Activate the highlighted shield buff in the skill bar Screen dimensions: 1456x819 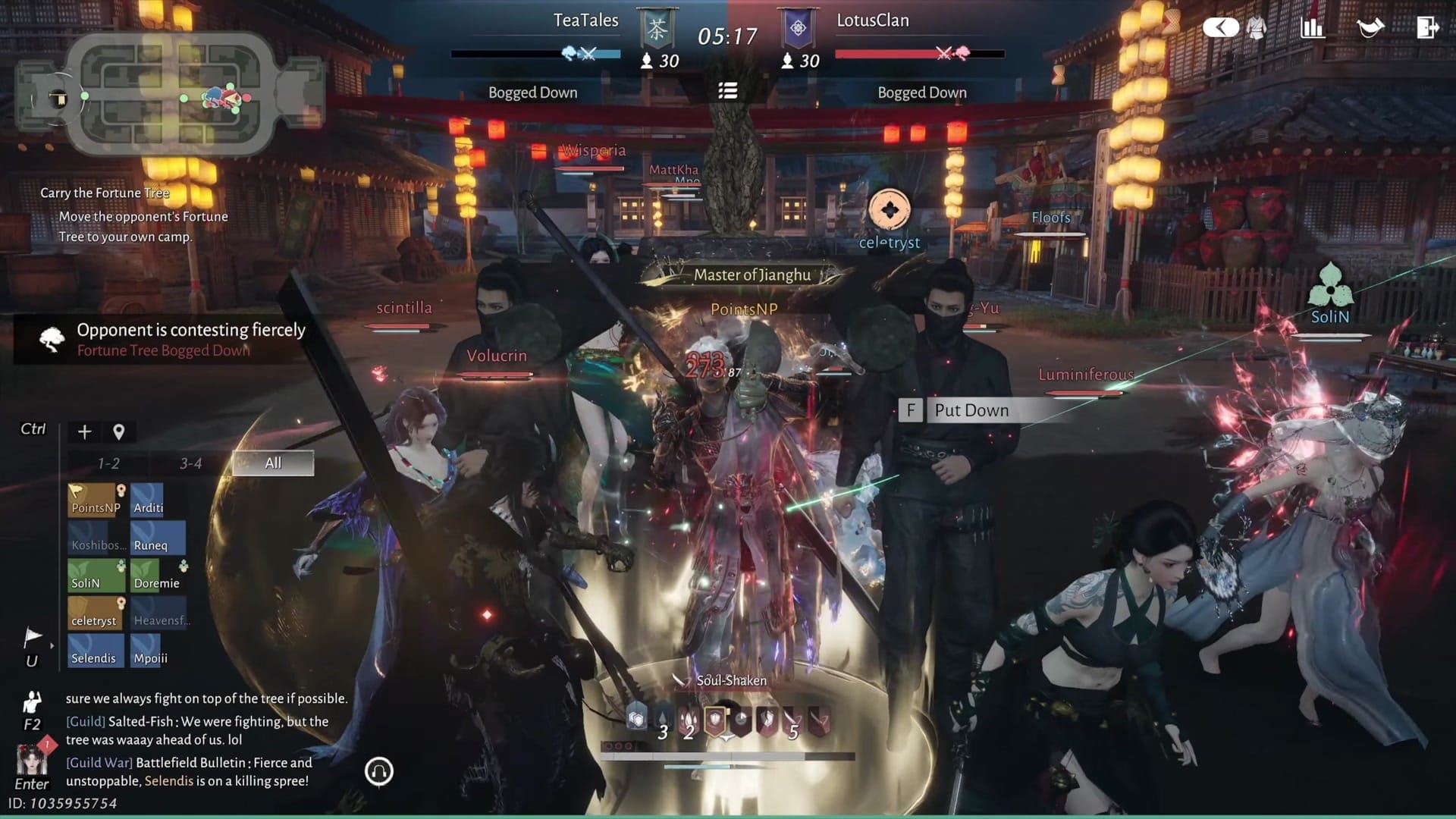click(715, 720)
